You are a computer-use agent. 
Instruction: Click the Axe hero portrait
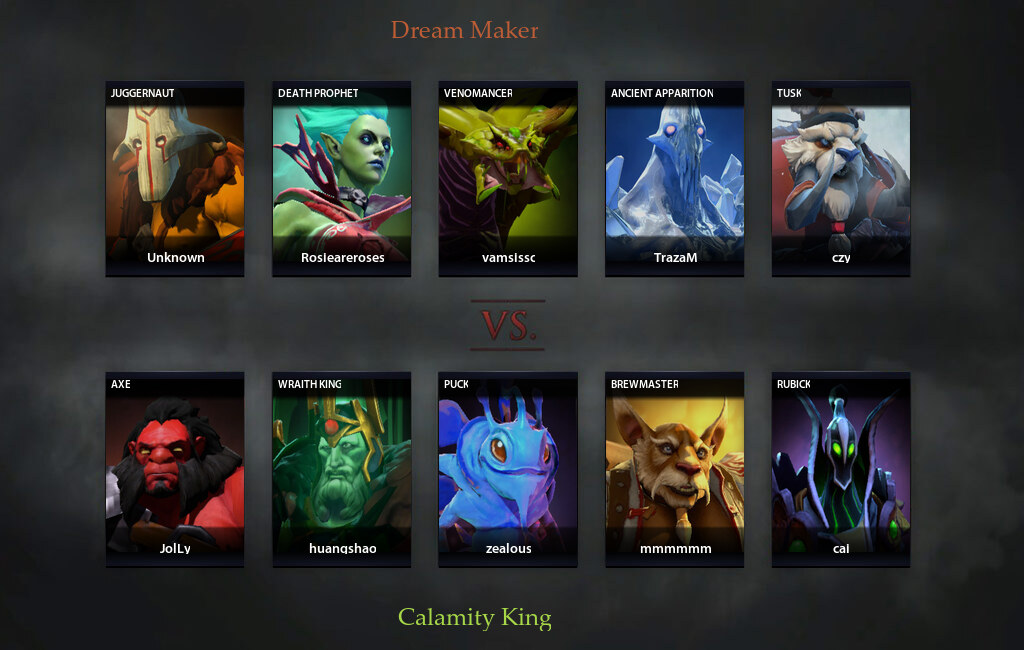175,469
